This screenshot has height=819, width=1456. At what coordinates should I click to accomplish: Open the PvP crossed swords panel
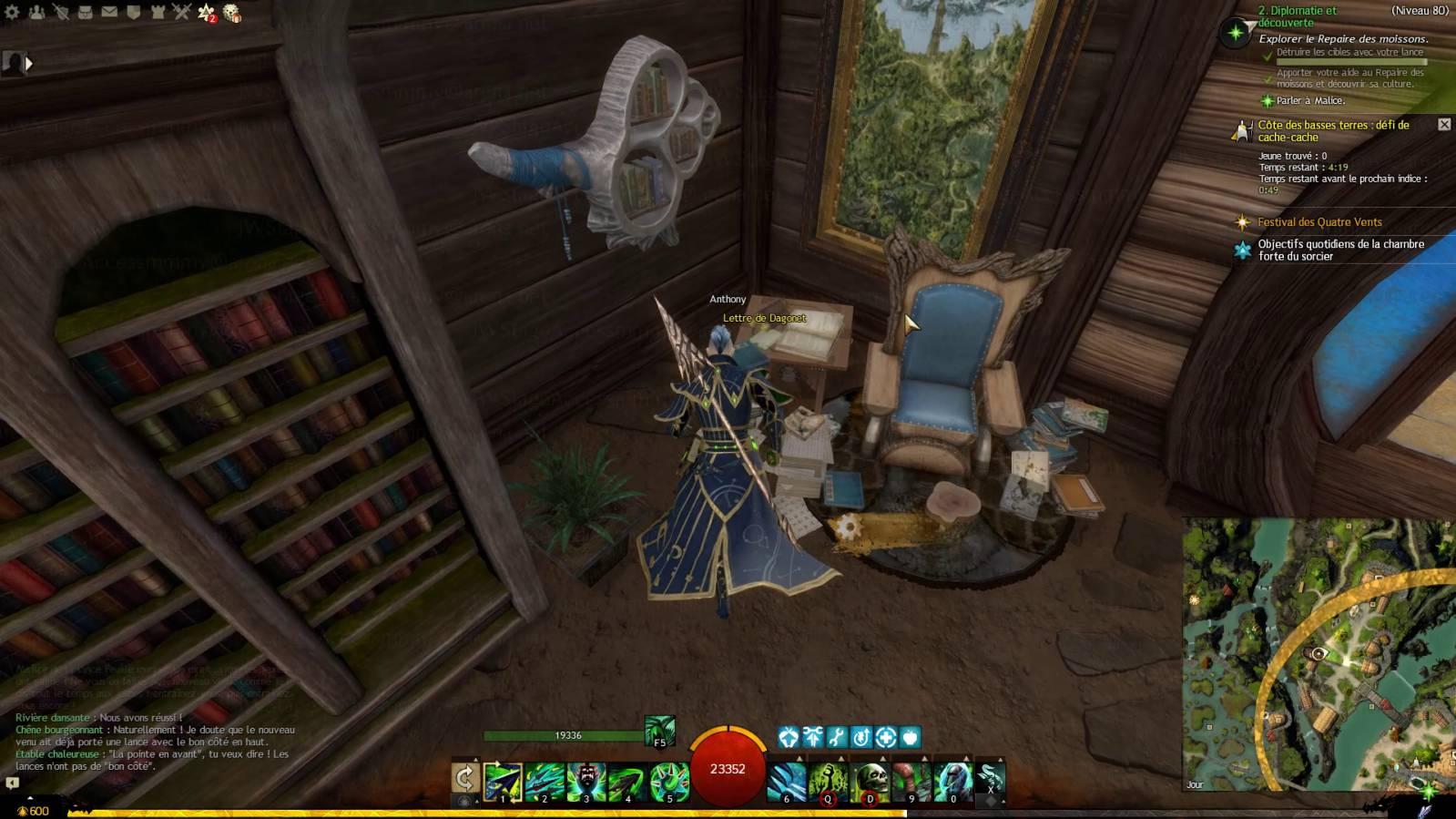coord(181,13)
